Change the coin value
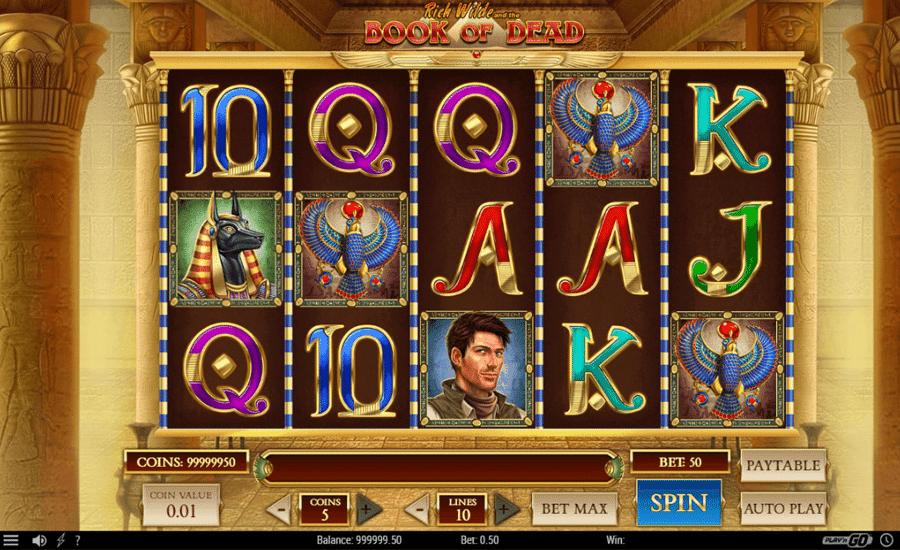Screen dimensions: 900x550 pos(180,506)
